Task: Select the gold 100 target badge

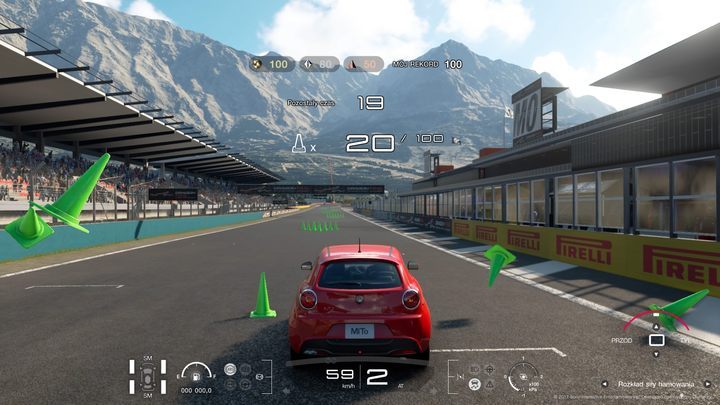Action: click(270, 64)
